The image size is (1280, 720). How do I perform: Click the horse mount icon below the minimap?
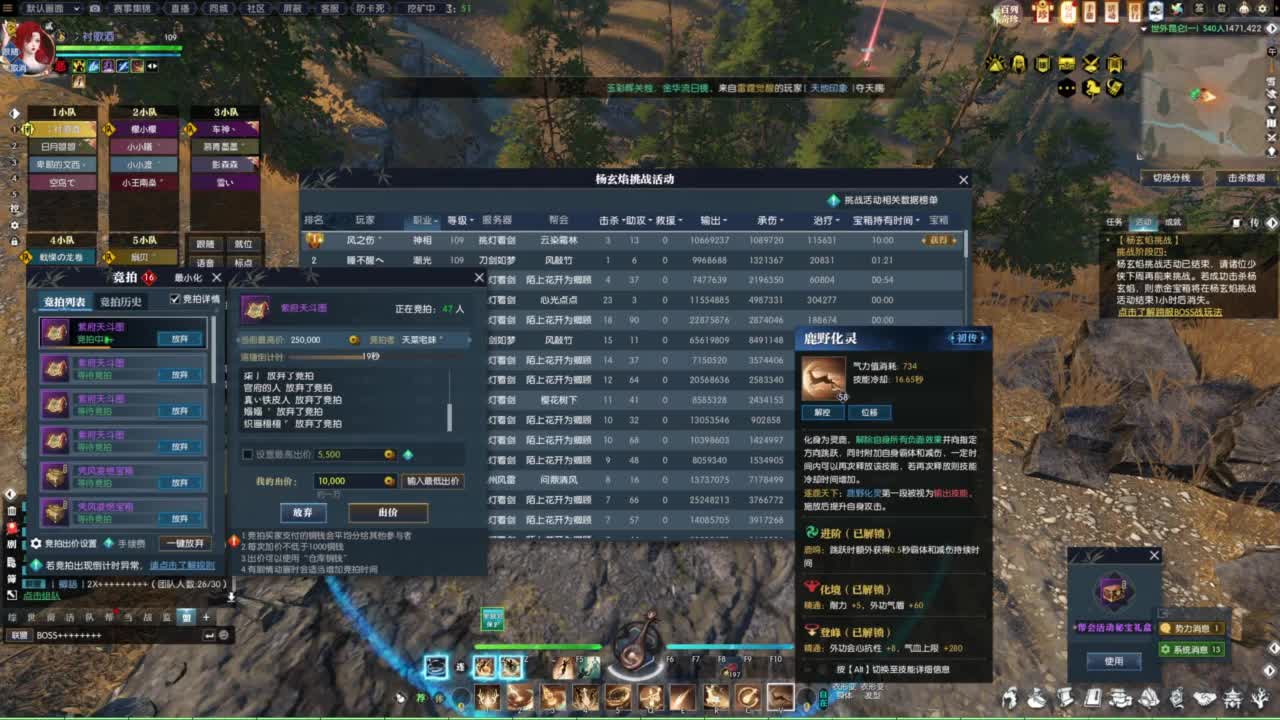[x=1092, y=90]
